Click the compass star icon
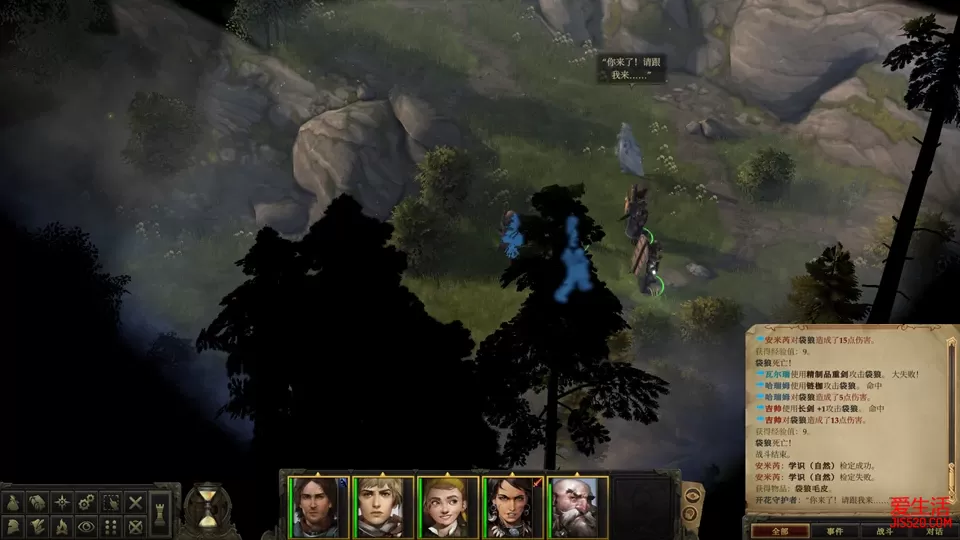The image size is (960, 540). 62,502
